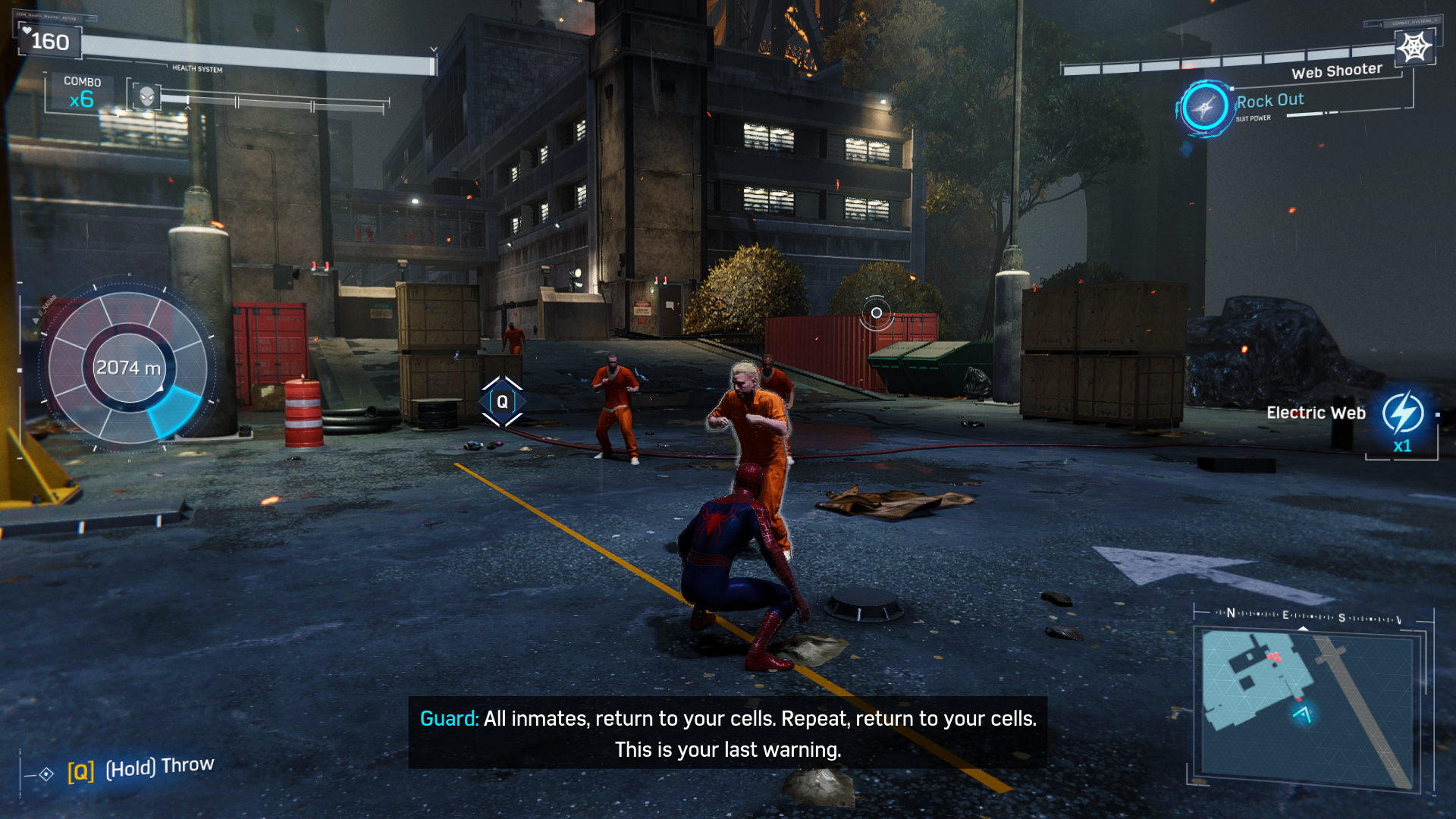Choose the Electric Web gadget icon
Image resolution: width=1456 pixels, height=819 pixels.
point(1402,413)
